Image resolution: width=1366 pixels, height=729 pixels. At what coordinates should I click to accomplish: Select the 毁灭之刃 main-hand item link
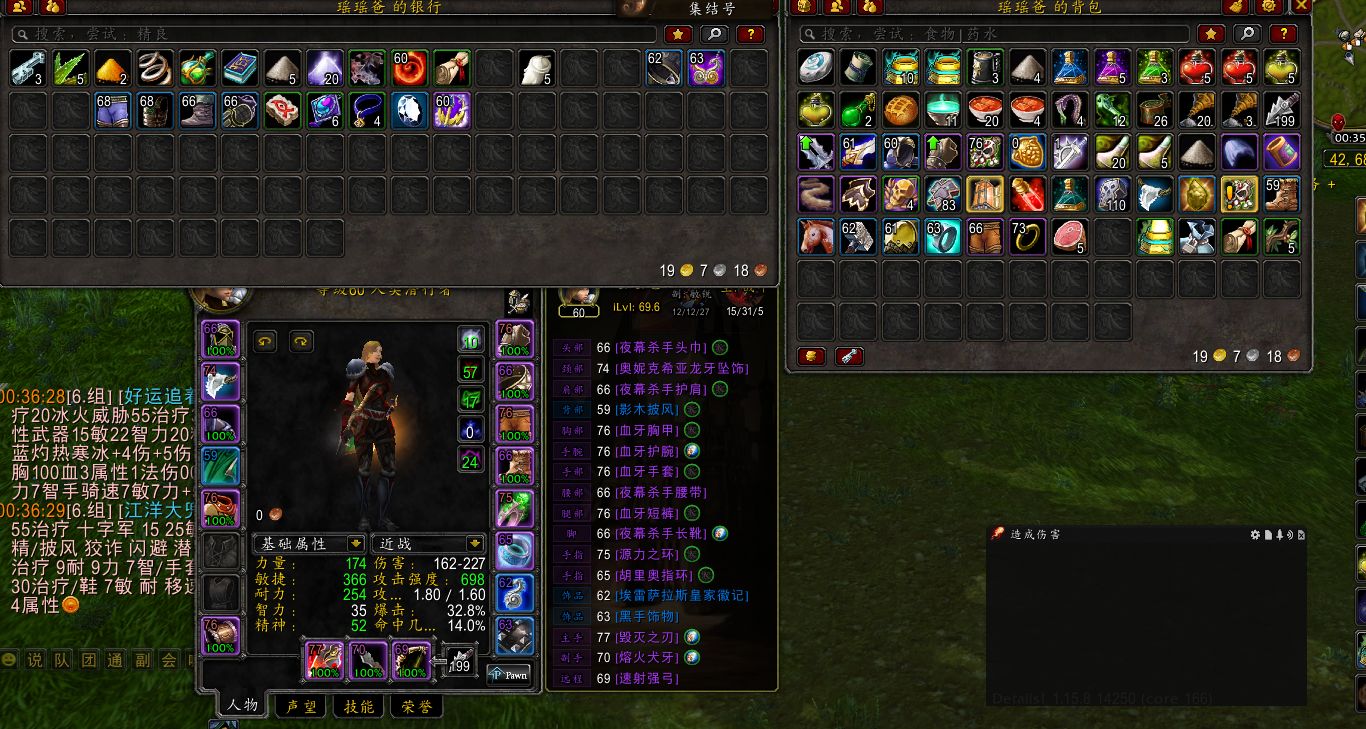point(649,637)
